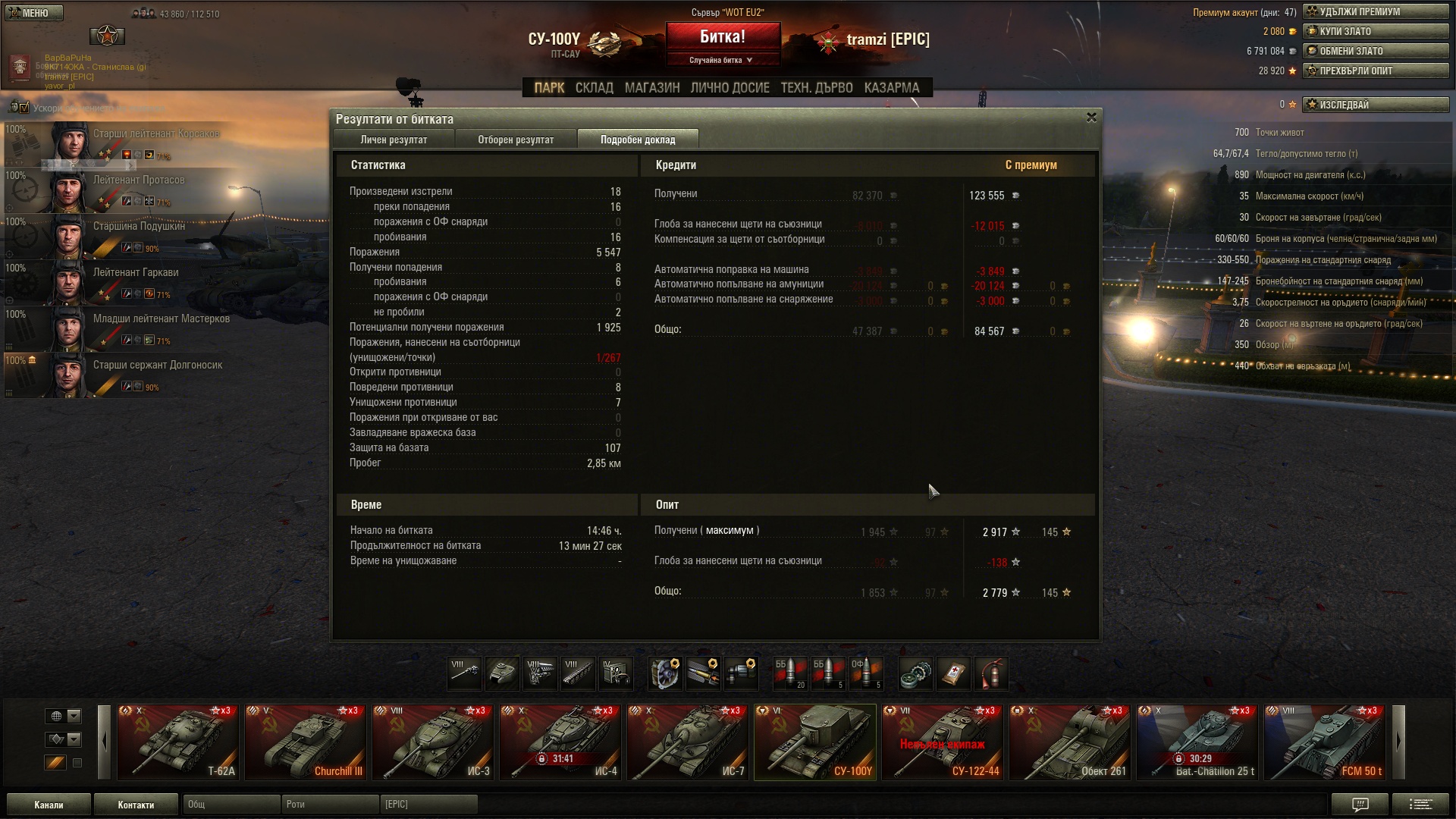Choose the Churchill III tank
This screenshot has width=1456, height=819.
pyautogui.click(x=306, y=742)
